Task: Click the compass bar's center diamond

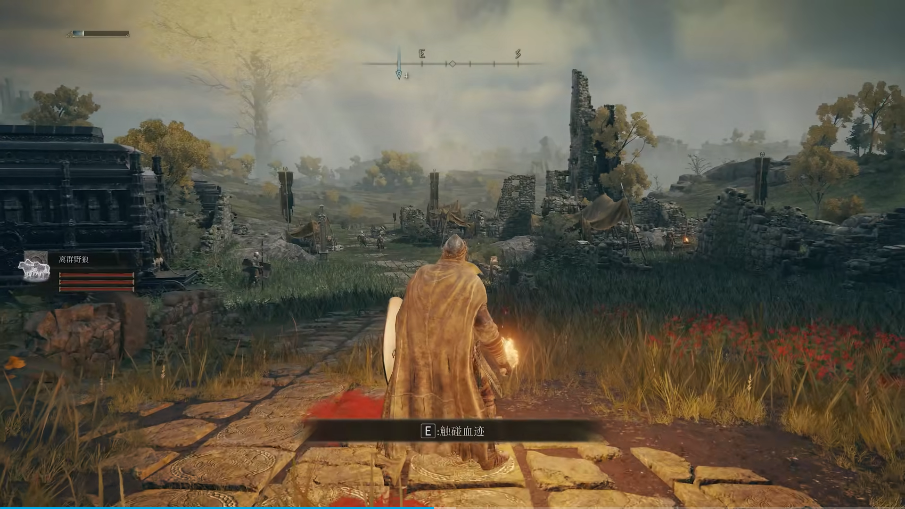Action: tap(451, 63)
